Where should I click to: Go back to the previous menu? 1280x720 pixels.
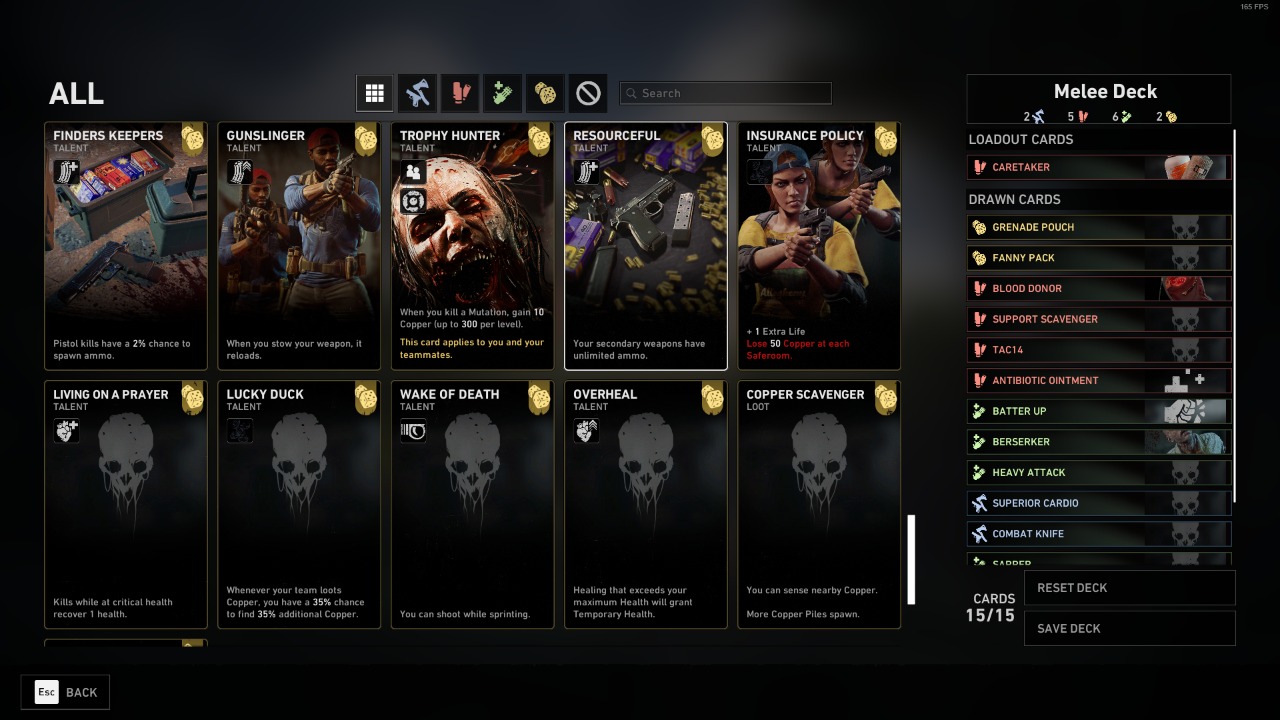(x=65, y=692)
